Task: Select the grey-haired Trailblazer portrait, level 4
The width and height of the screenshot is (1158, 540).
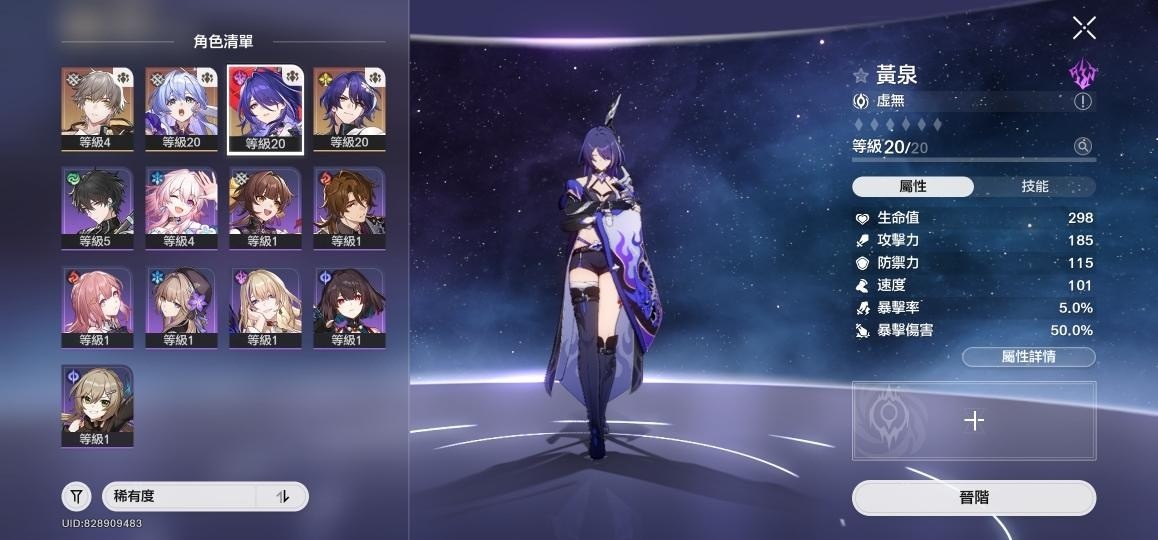Action: click(97, 108)
